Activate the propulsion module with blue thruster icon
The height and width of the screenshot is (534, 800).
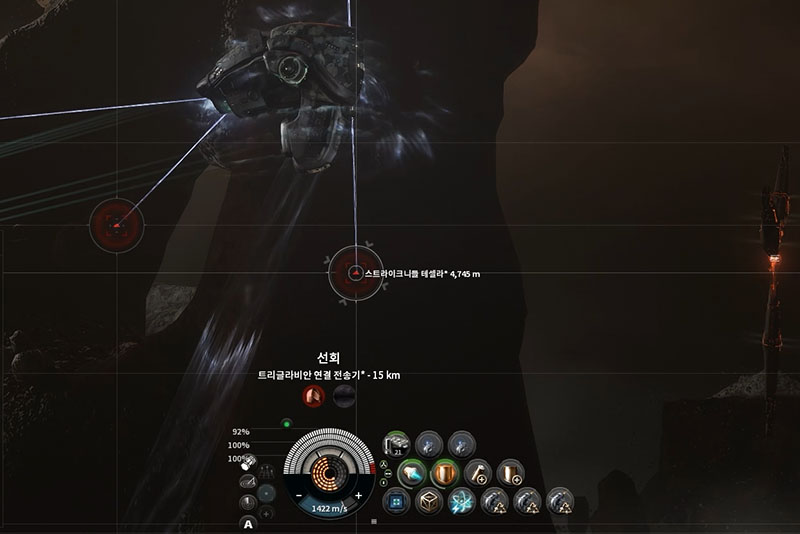tap(413, 471)
